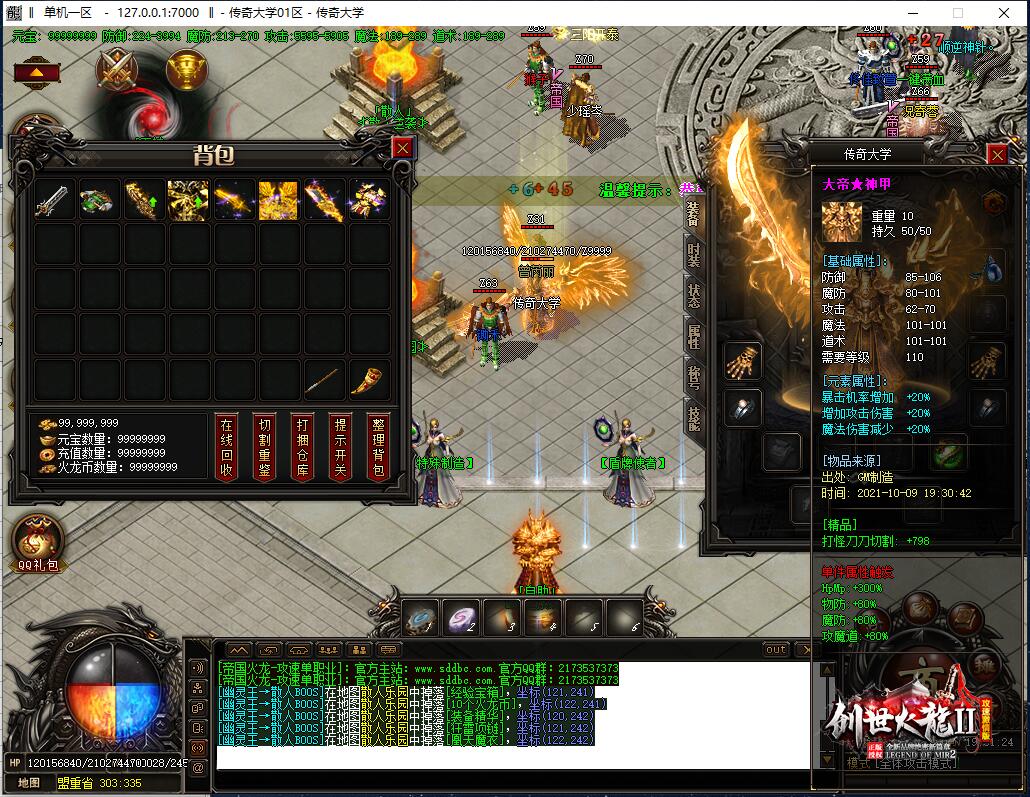Click the 在线回收 online recycle button
This screenshot has height=797, width=1030.
(227, 446)
